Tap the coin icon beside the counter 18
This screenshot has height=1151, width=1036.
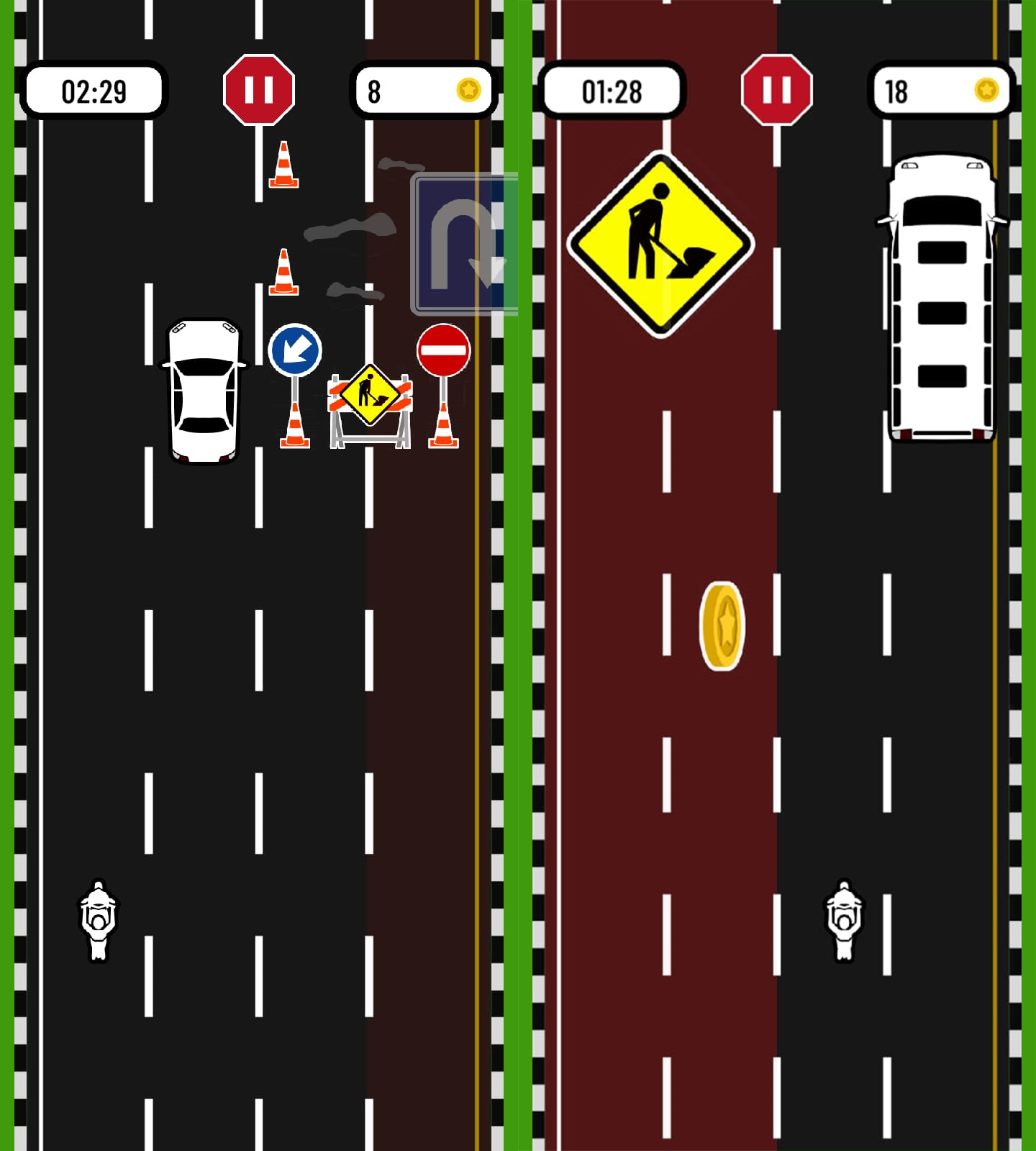click(x=987, y=90)
